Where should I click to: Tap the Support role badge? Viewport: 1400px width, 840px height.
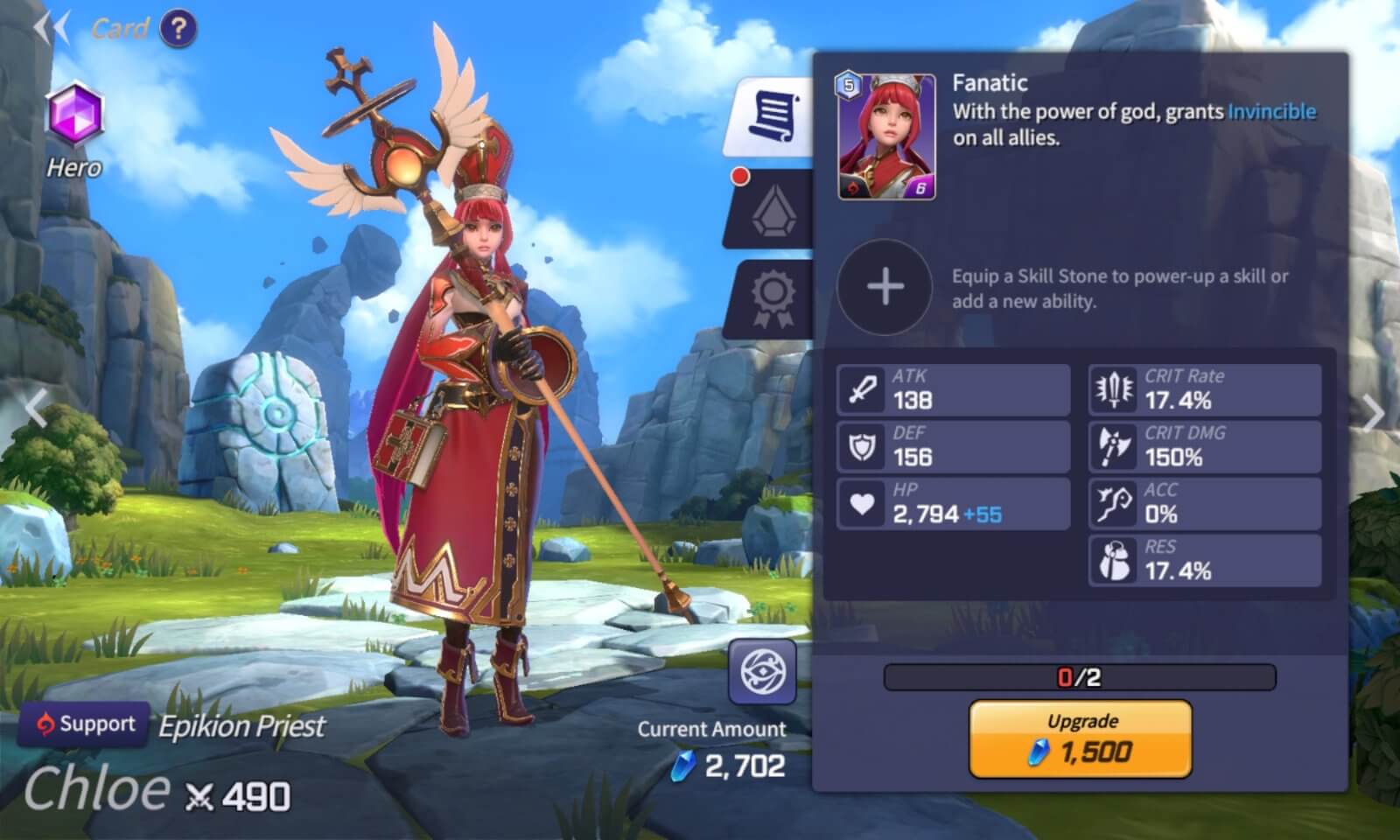(x=84, y=724)
